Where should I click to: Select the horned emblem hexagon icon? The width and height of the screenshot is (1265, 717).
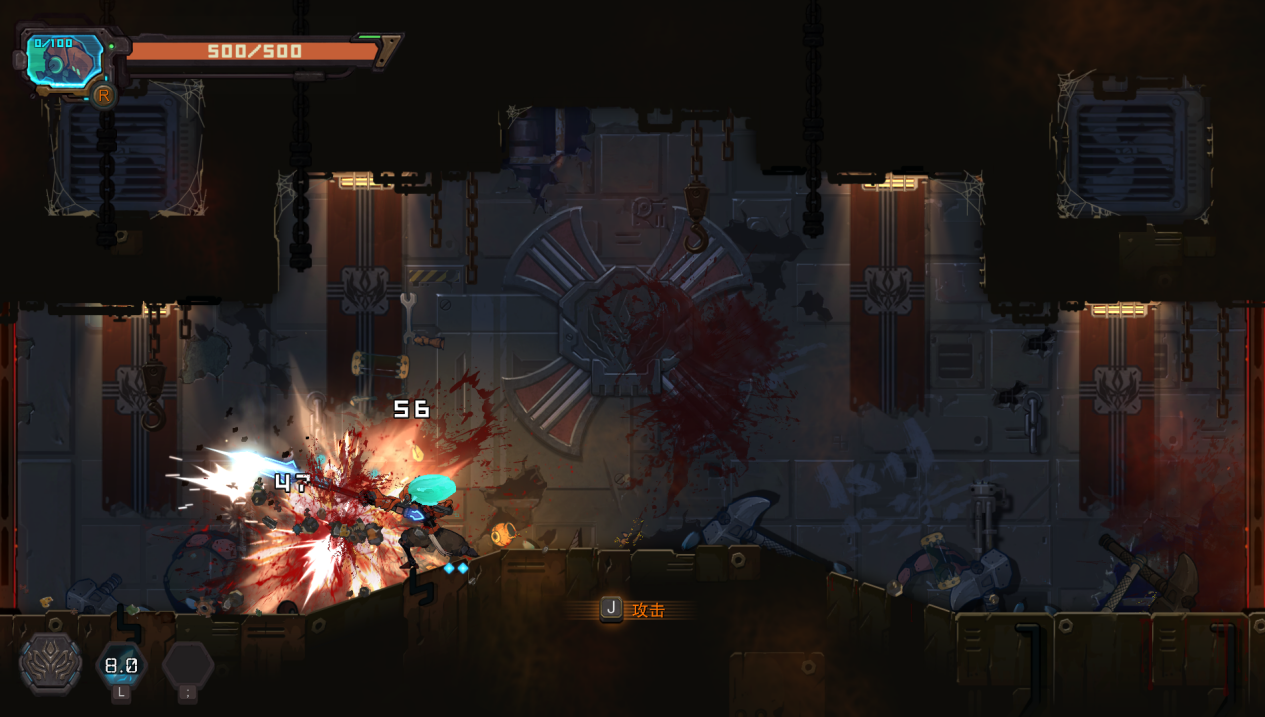[x=50, y=662]
